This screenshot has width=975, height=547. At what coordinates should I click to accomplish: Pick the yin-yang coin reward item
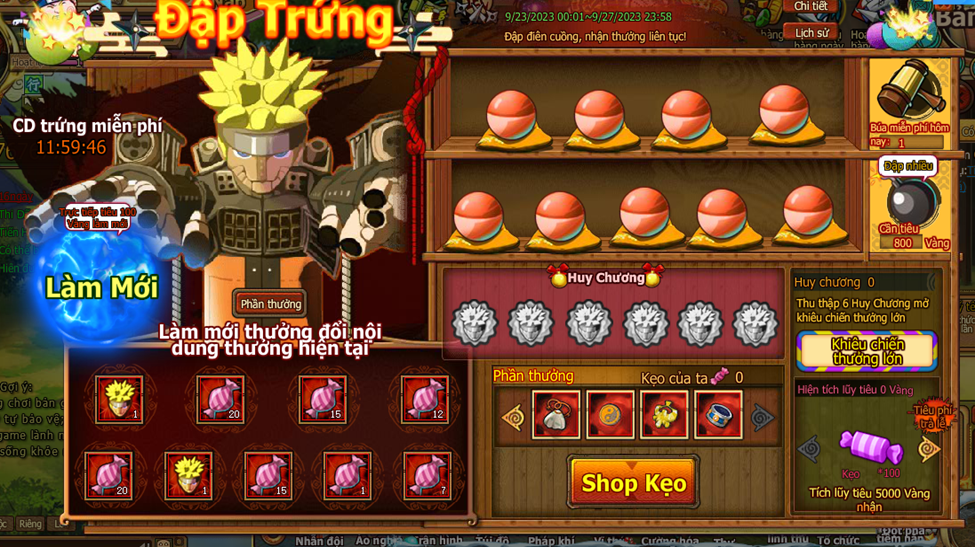(610, 416)
